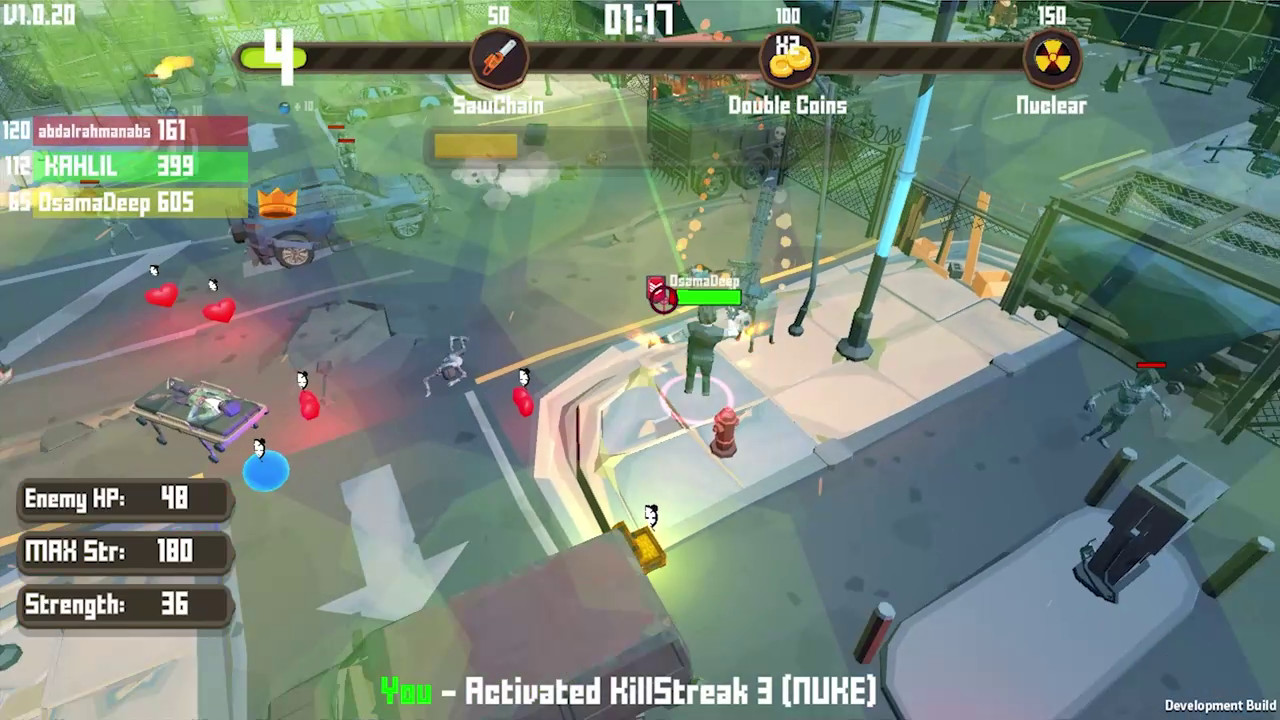
Task: Collect the blue shield pickup orb
Action: (265, 469)
